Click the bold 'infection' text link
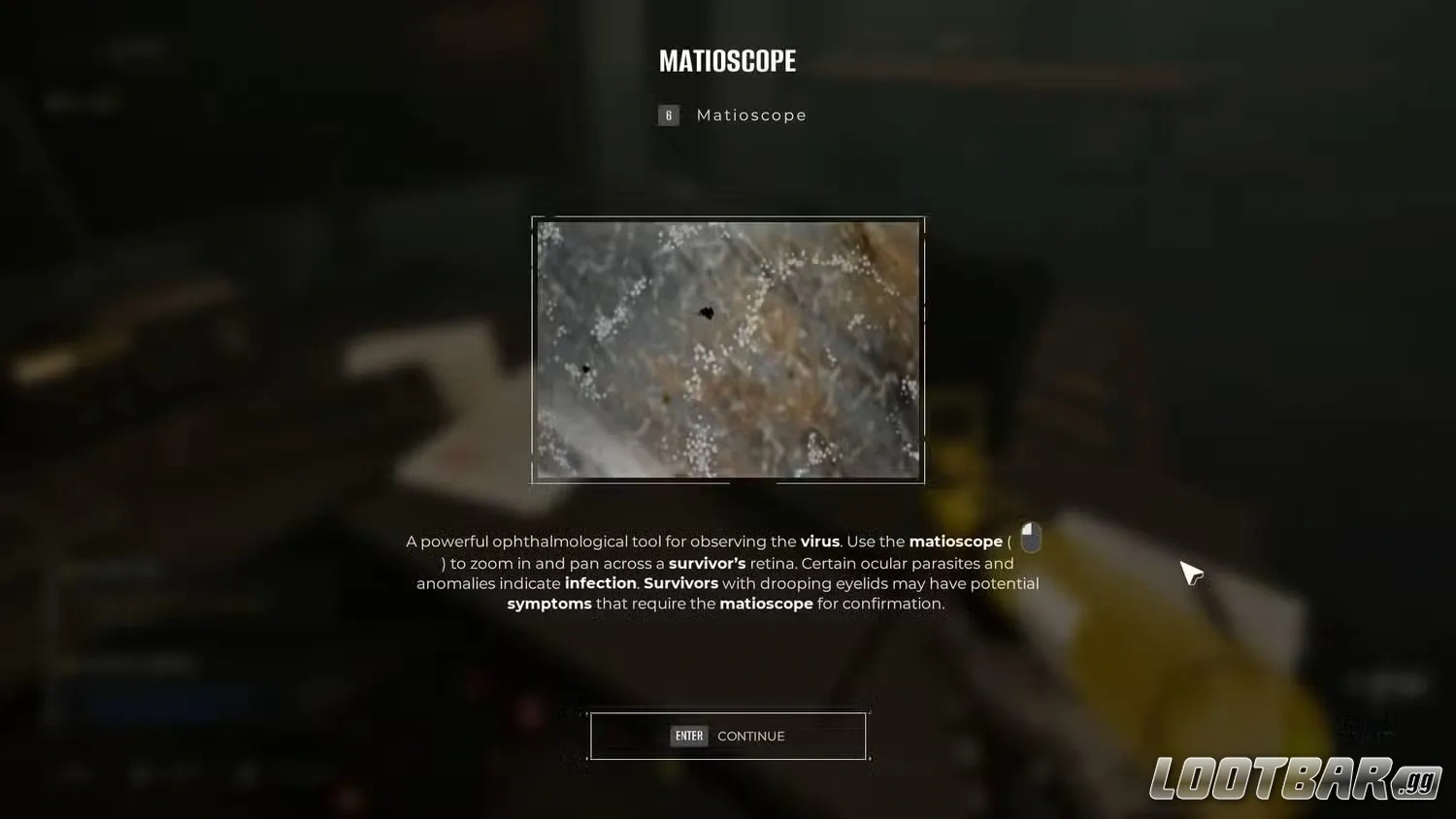Screen dimensions: 1456x819 [600, 583]
